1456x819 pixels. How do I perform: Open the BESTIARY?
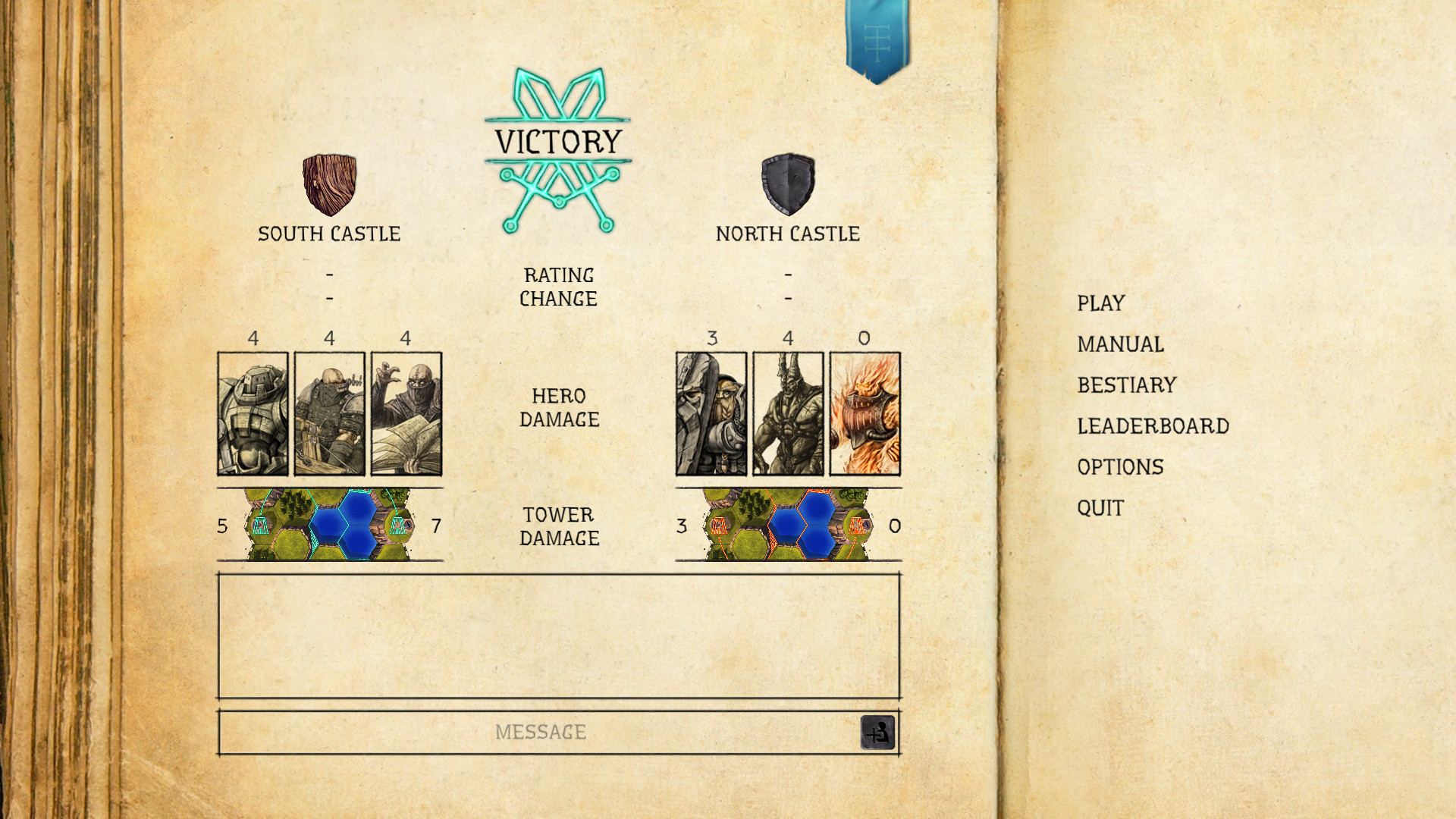click(1127, 384)
